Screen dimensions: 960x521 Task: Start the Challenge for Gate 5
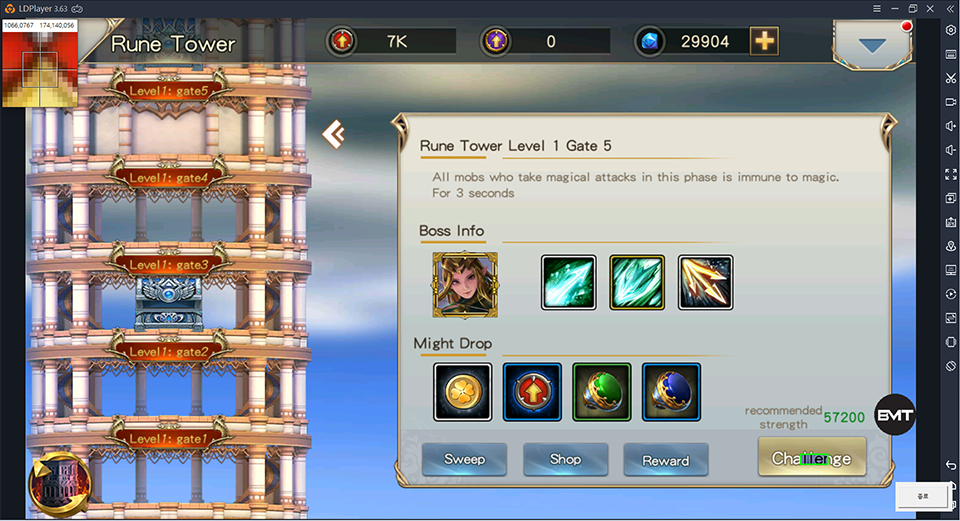(x=811, y=459)
